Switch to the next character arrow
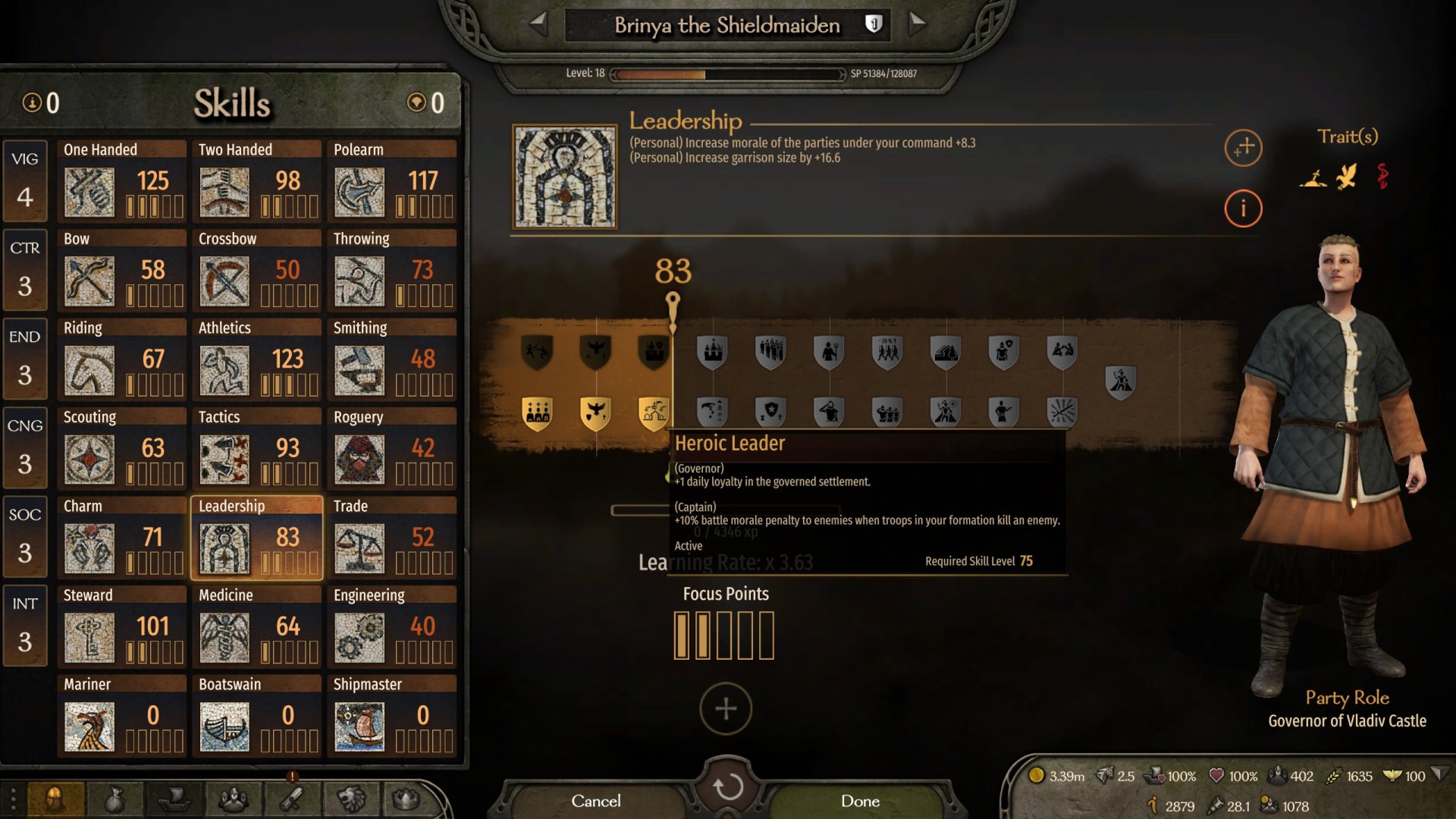1456x819 pixels. pos(917,24)
